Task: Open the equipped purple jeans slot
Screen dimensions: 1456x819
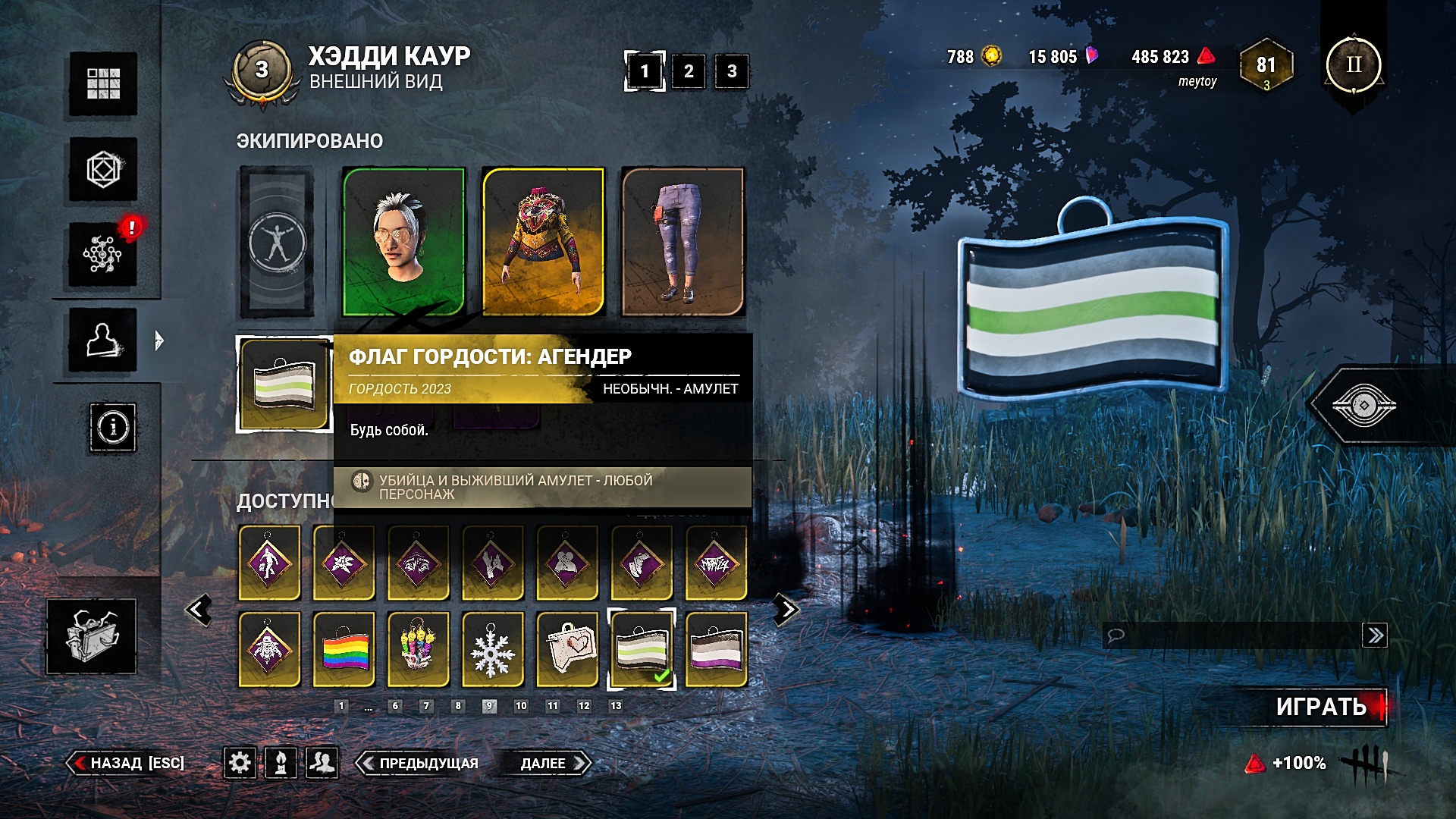Action: pos(682,241)
